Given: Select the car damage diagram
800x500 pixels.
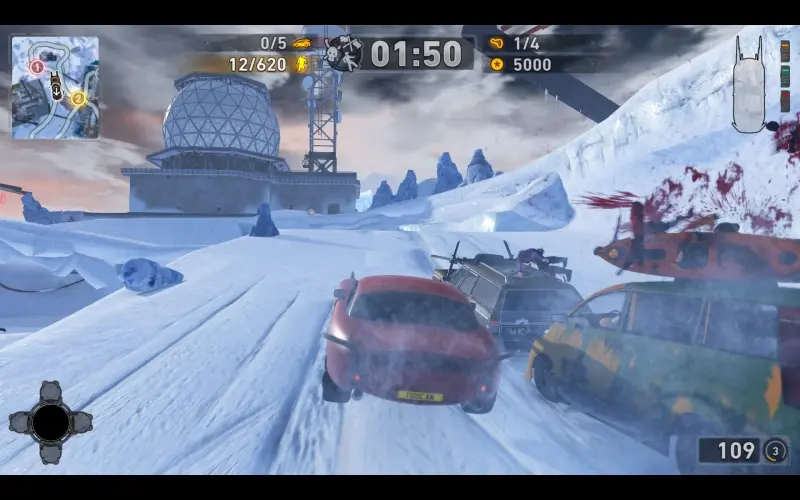Looking at the screenshot, I should point(753,87).
